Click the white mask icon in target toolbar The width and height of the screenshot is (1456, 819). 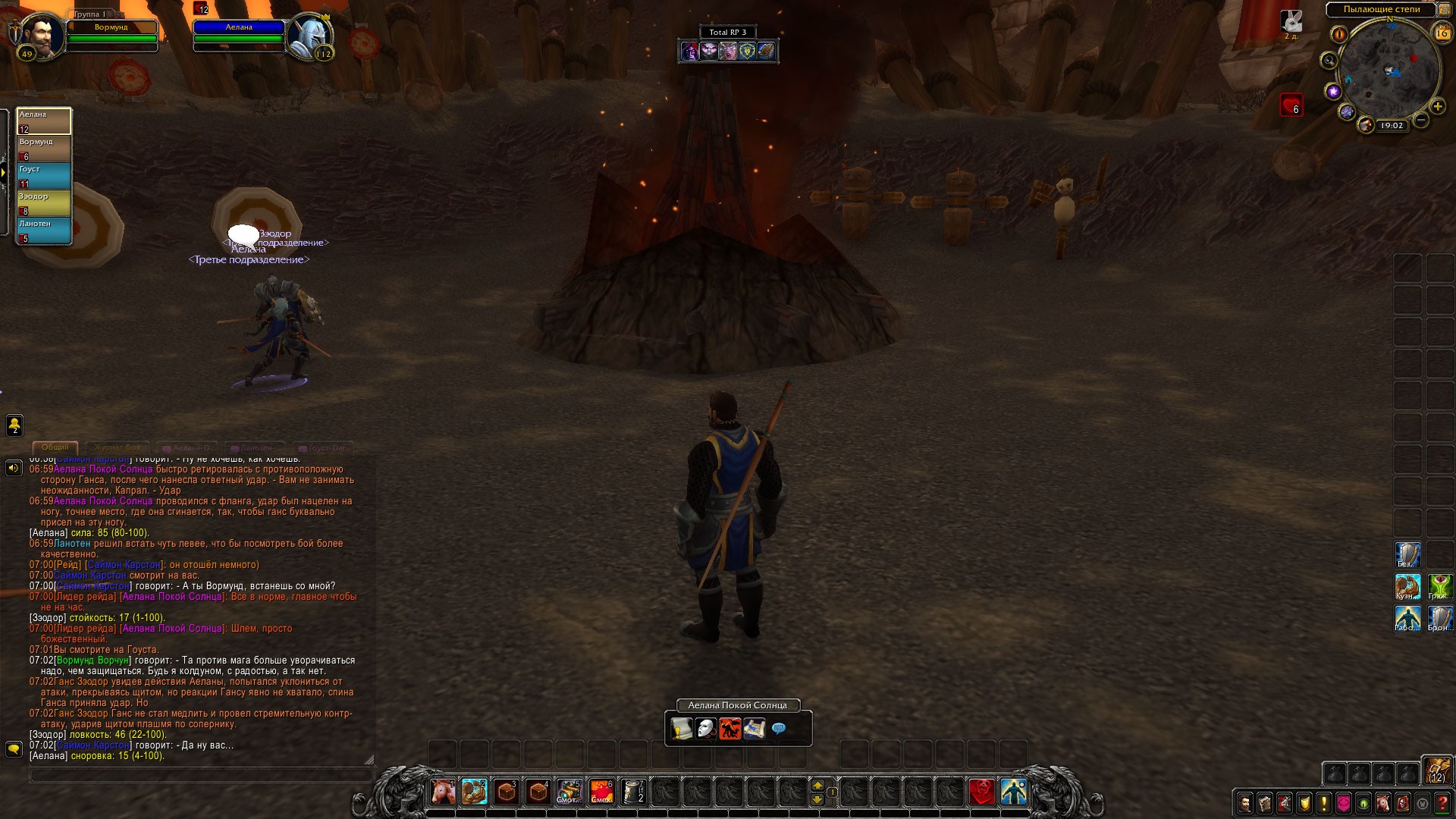click(706, 730)
